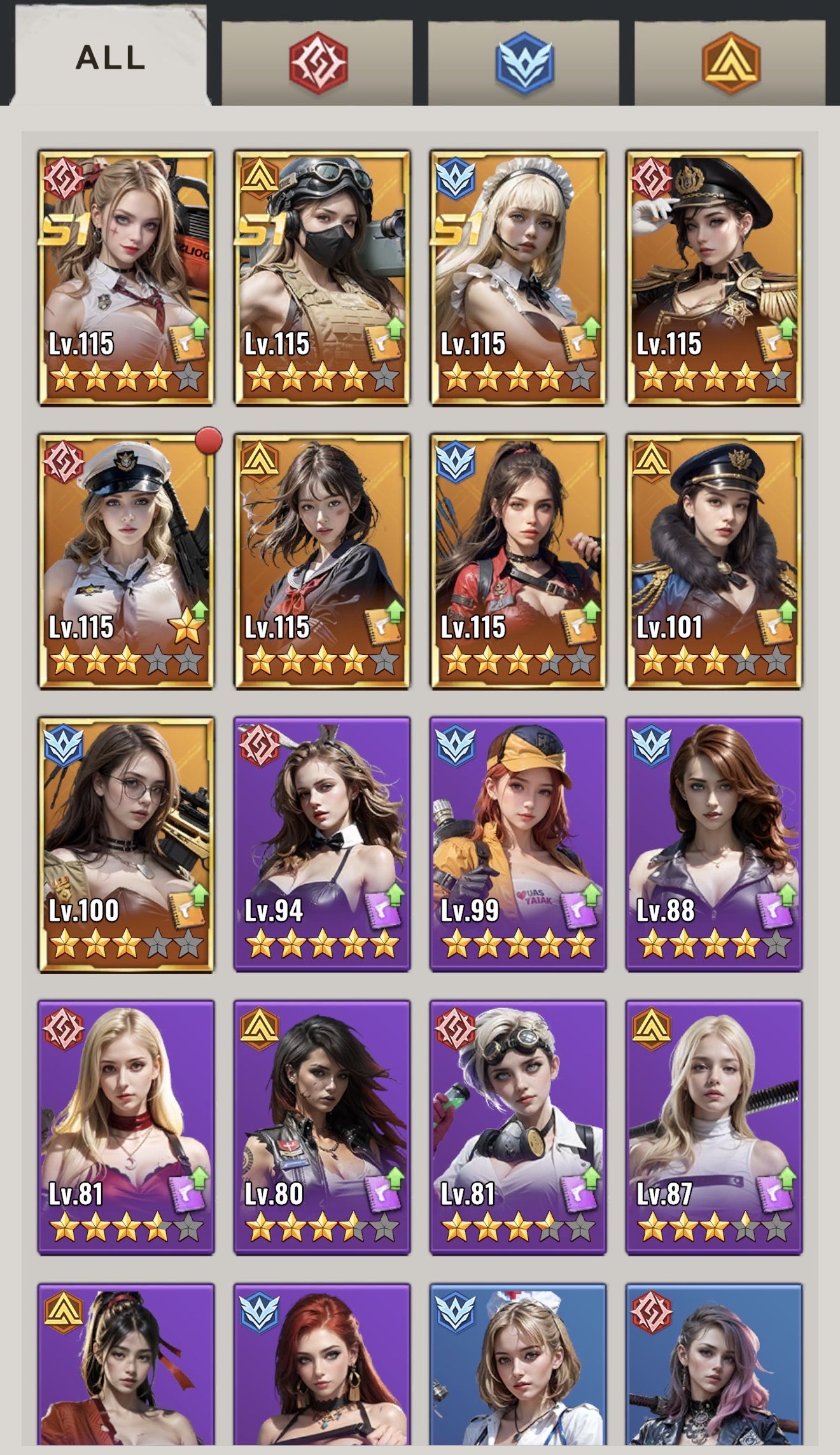This screenshot has width=840, height=1455.
Task: Pick the Lv.81 hero wearing goggles
Action: pos(518,1127)
